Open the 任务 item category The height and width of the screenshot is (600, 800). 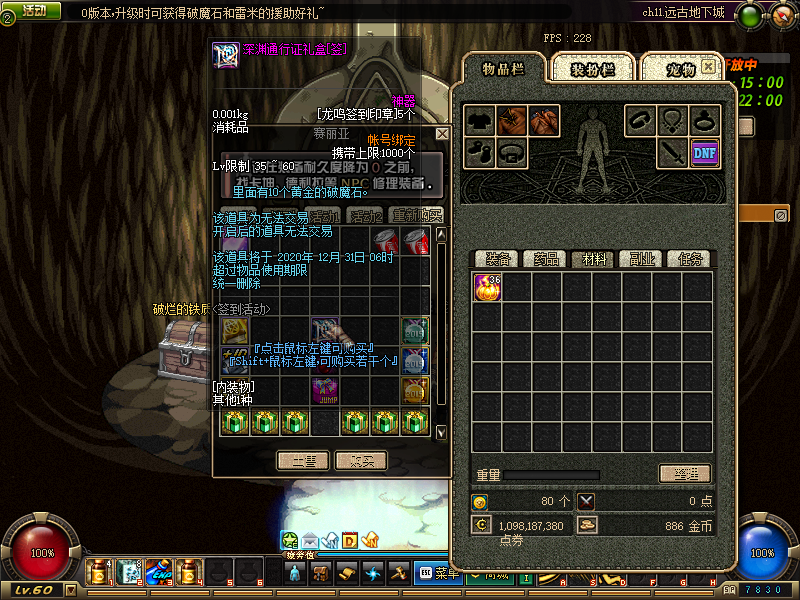coord(689,259)
